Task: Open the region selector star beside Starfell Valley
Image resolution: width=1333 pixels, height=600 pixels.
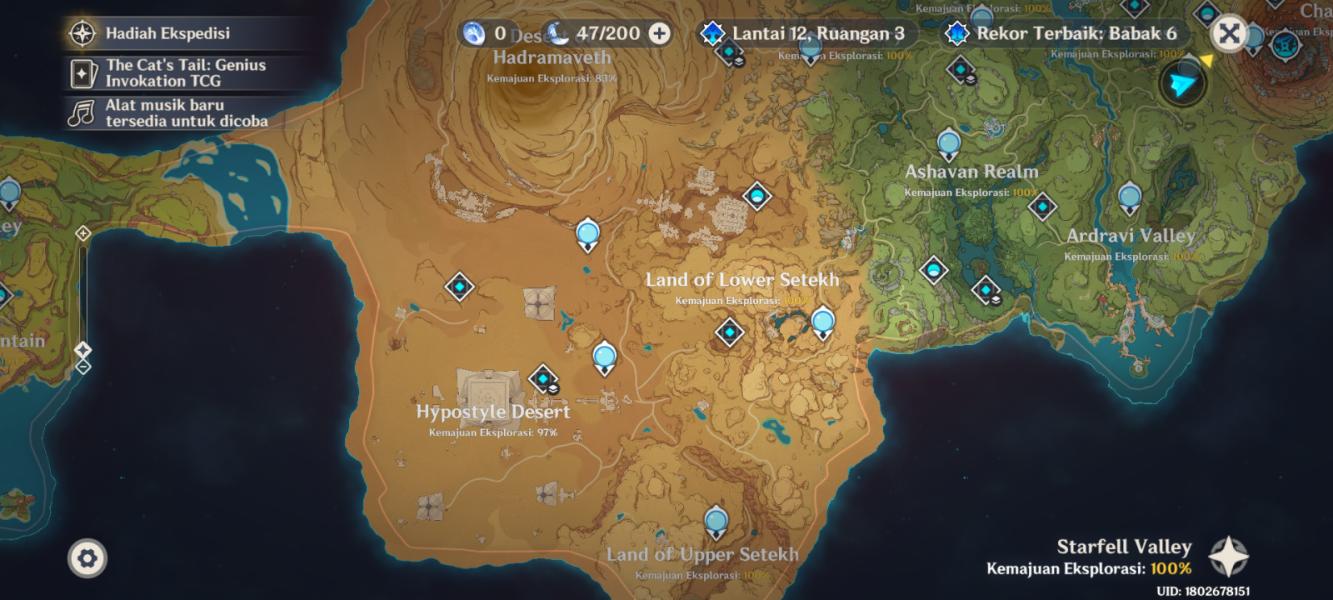Action: click(1228, 557)
